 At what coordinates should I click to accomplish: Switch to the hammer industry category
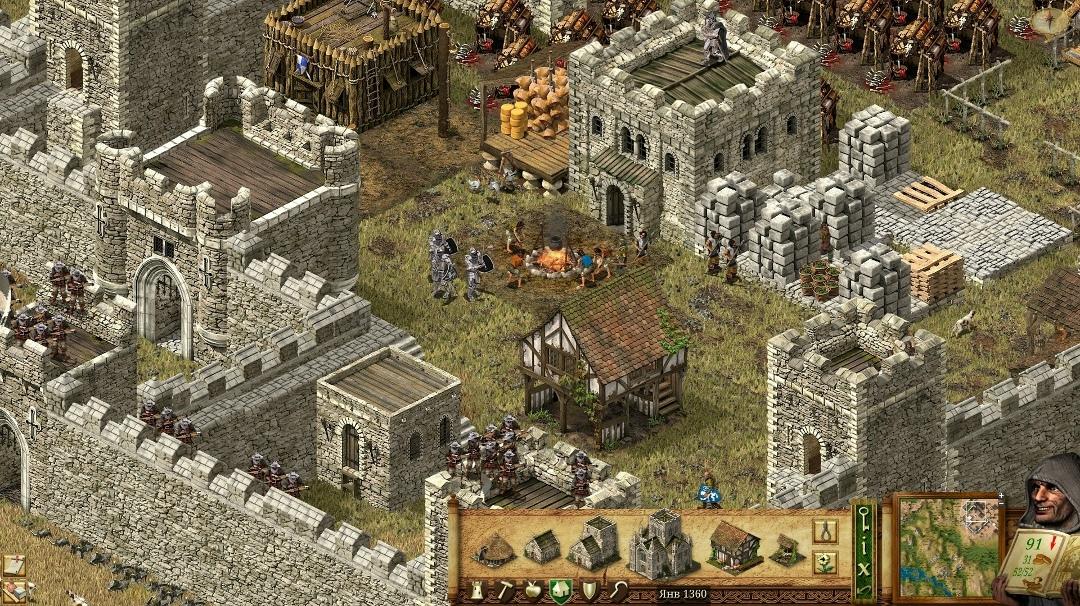(x=504, y=592)
